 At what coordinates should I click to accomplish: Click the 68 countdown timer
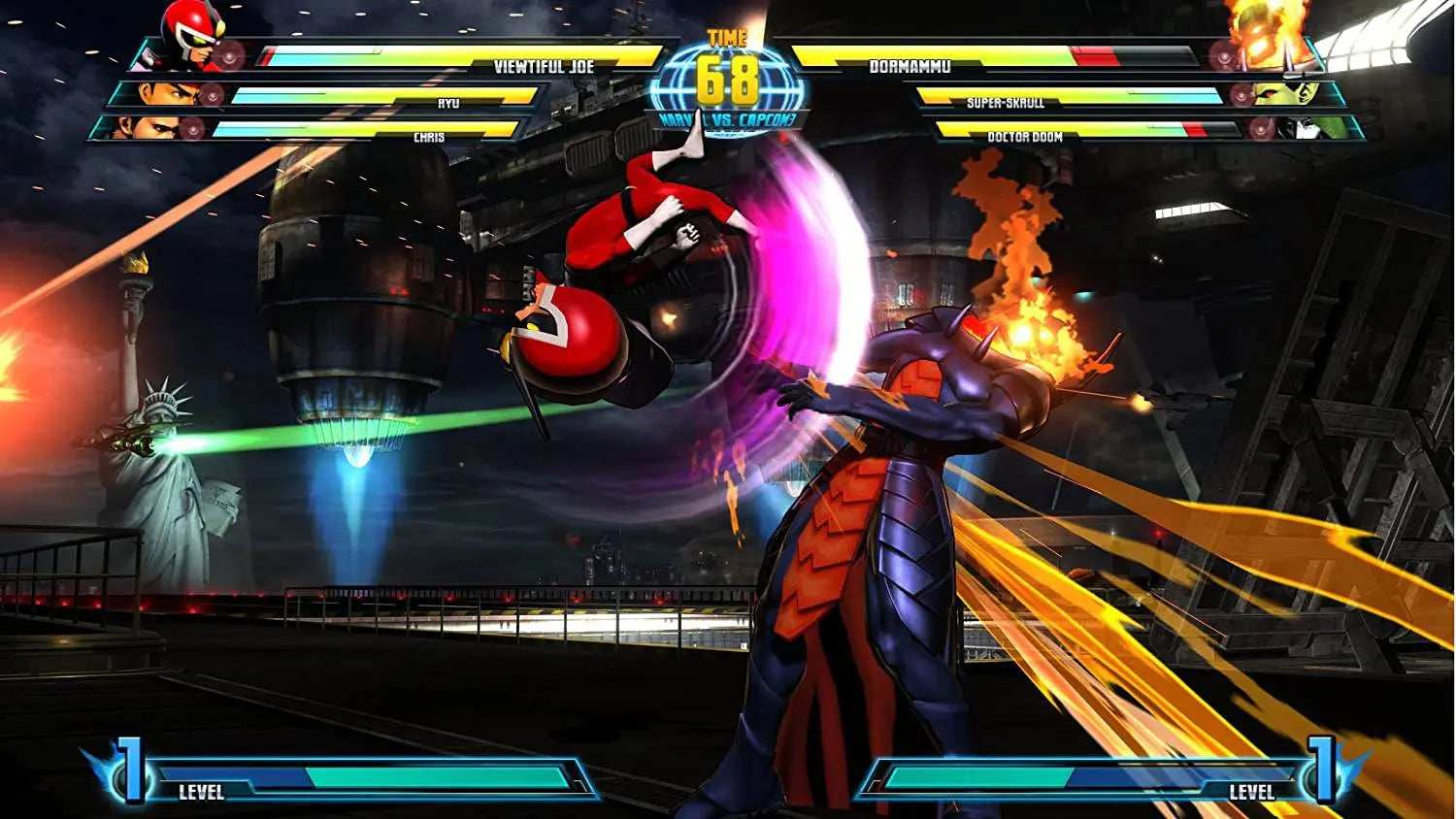point(728,82)
